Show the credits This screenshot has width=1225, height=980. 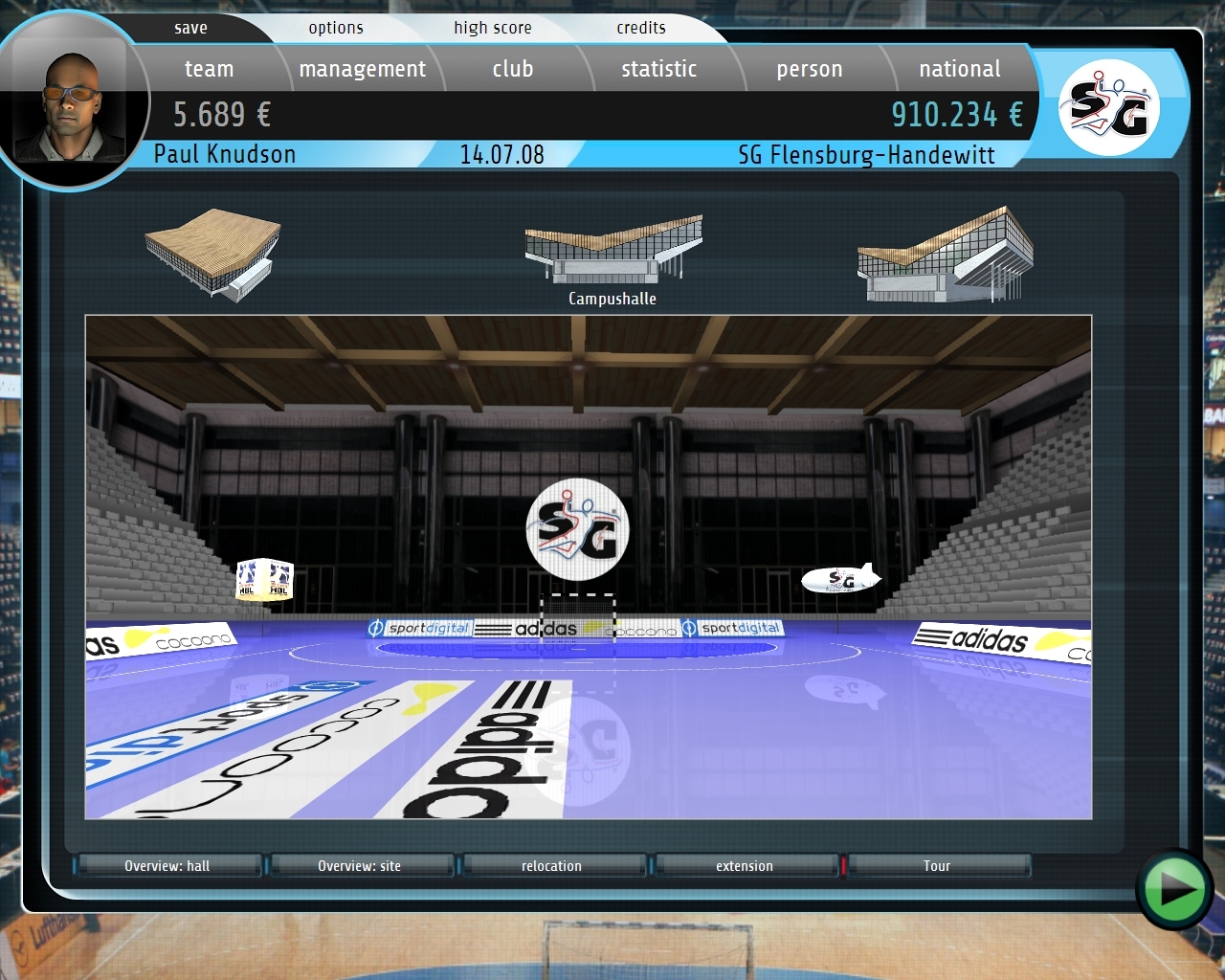point(640,28)
